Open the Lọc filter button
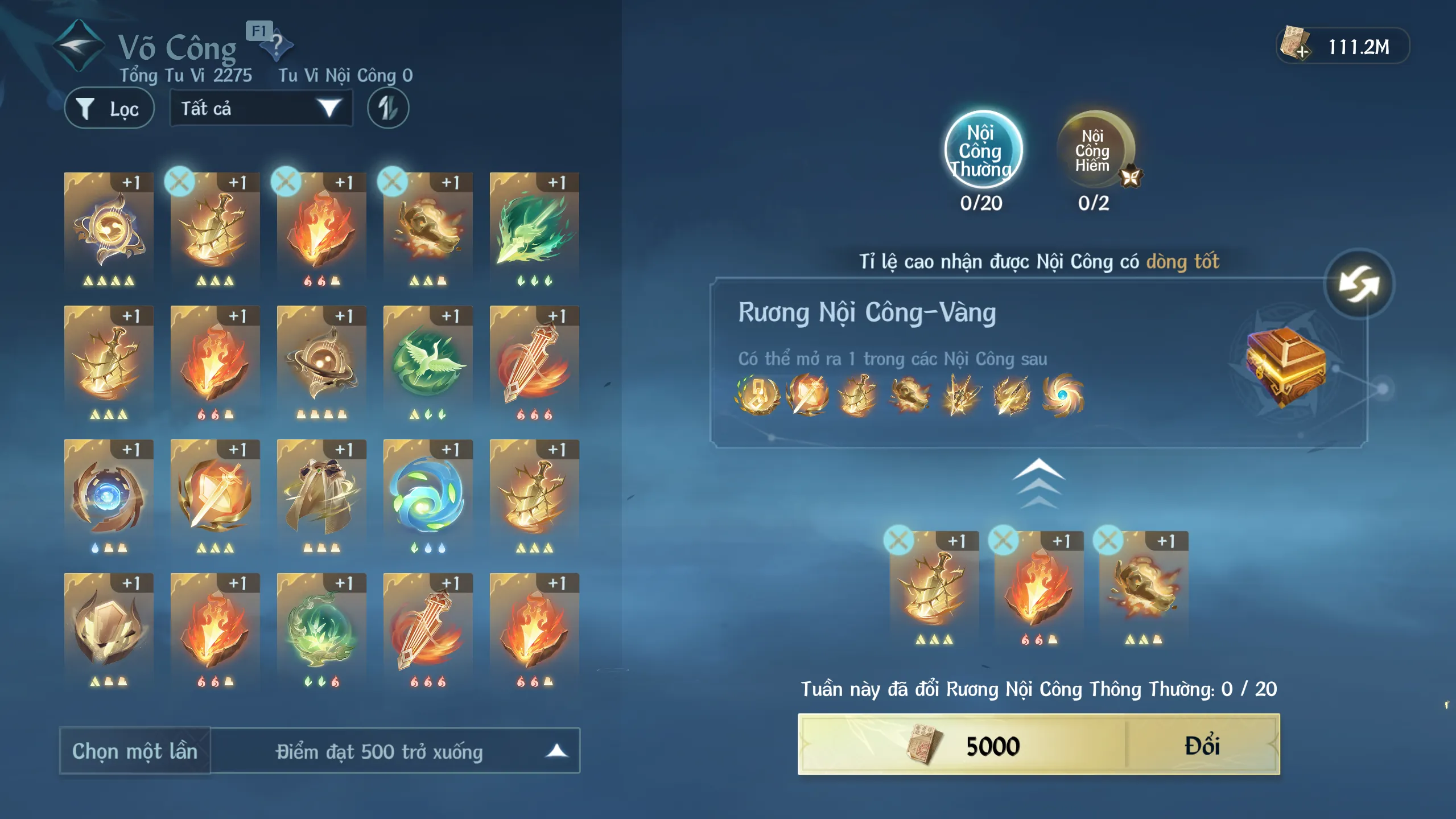Image resolution: width=1456 pixels, height=819 pixels. click(109, 108)
